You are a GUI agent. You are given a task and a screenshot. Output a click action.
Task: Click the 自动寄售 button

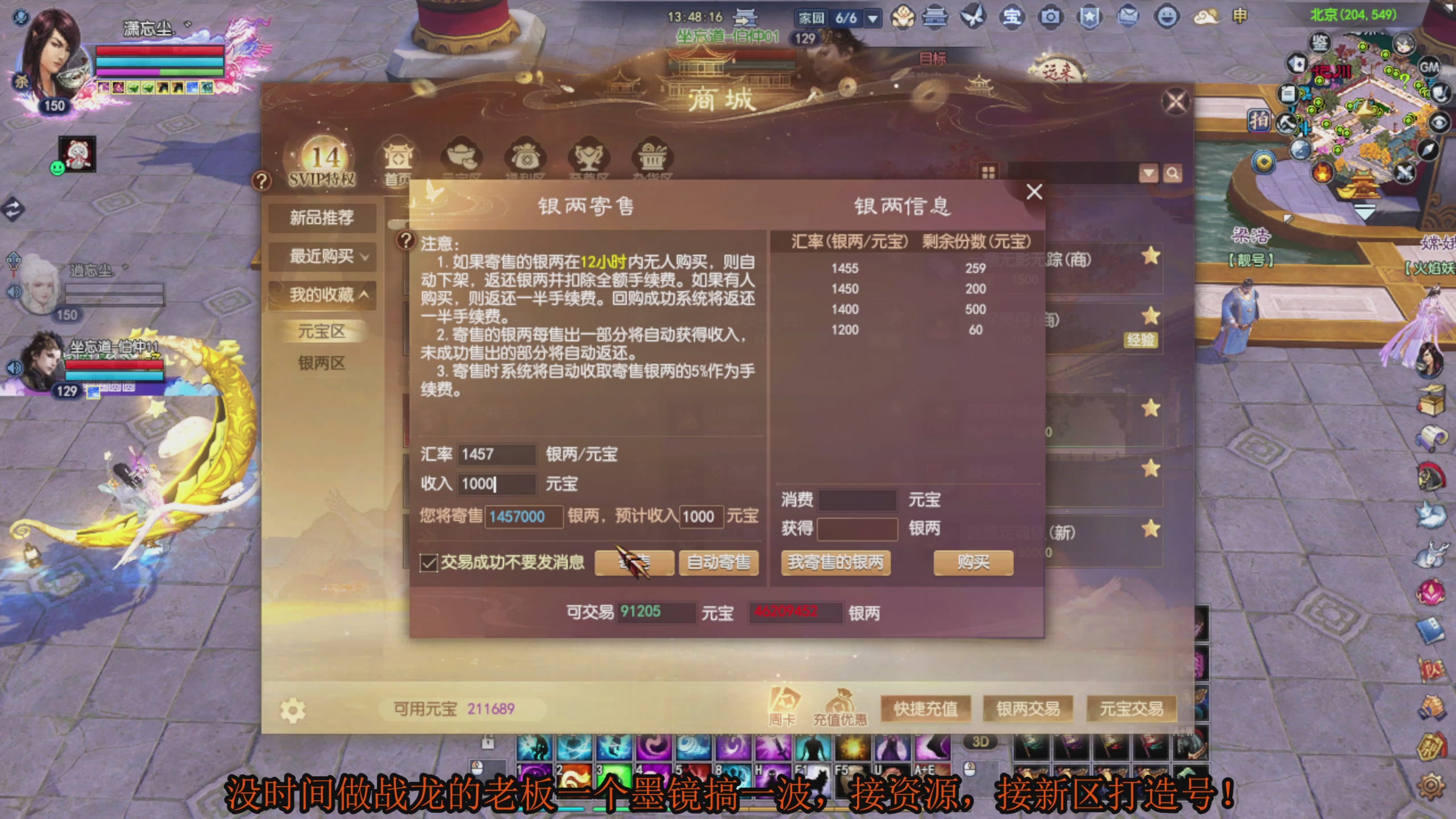coord(718,563)
